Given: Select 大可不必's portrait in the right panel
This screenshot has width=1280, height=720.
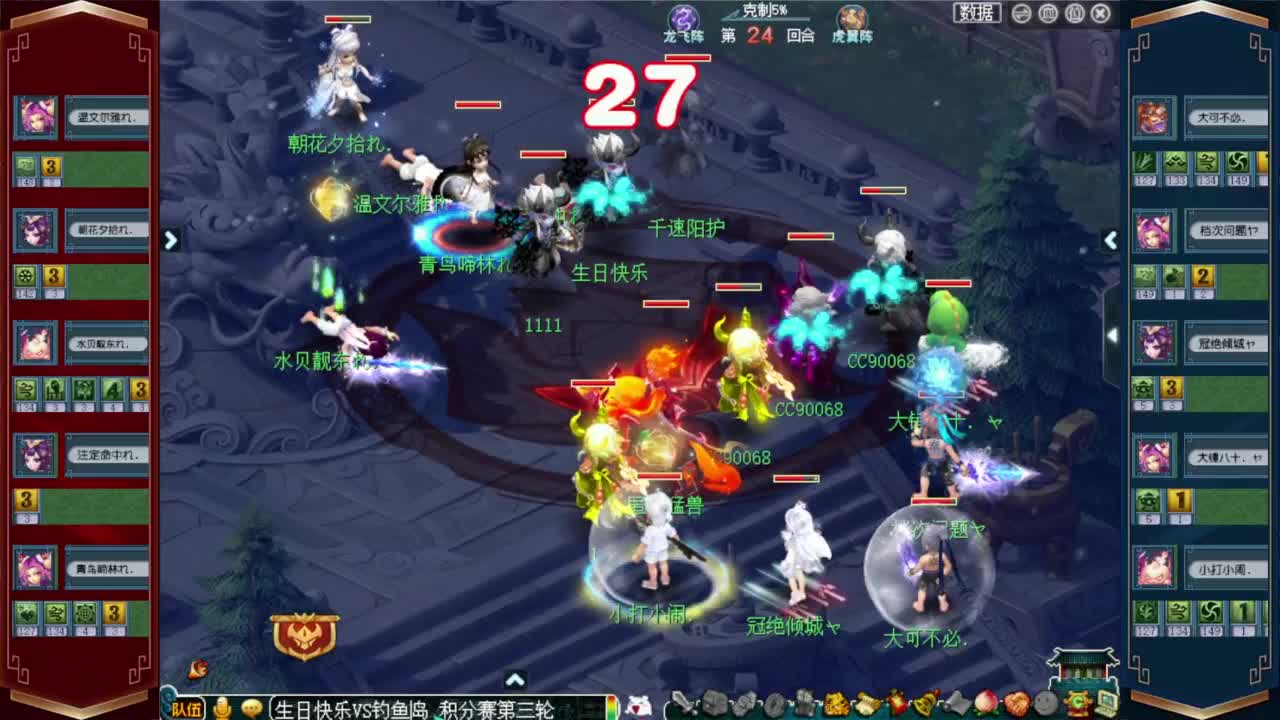Looking at the screenshot, I should click(x=1152, y=118).
